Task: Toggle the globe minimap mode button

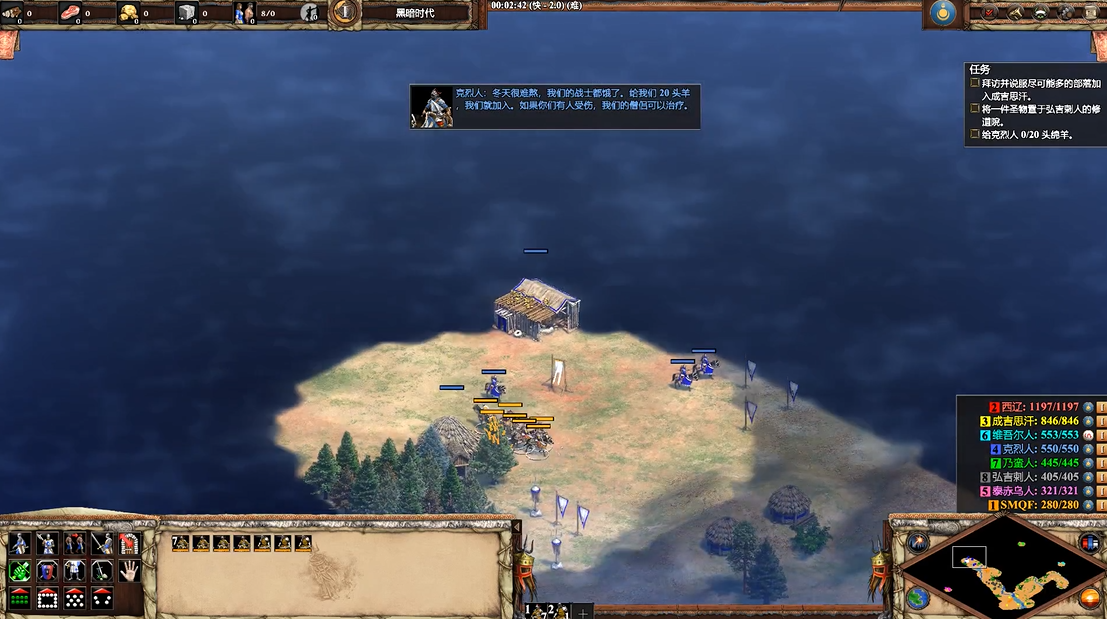Action: 917,598
